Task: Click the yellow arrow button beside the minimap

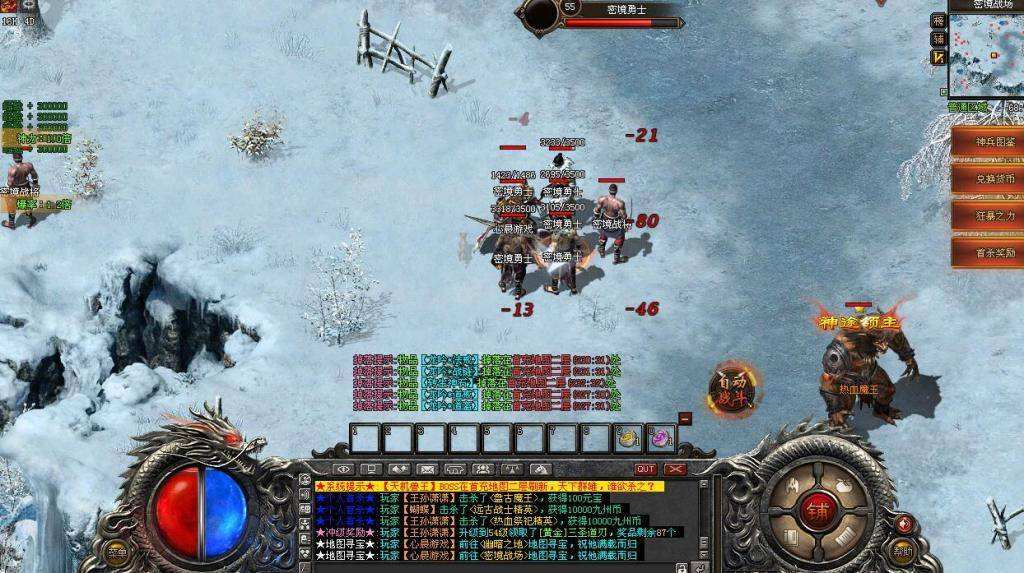Action: (938, 58)
